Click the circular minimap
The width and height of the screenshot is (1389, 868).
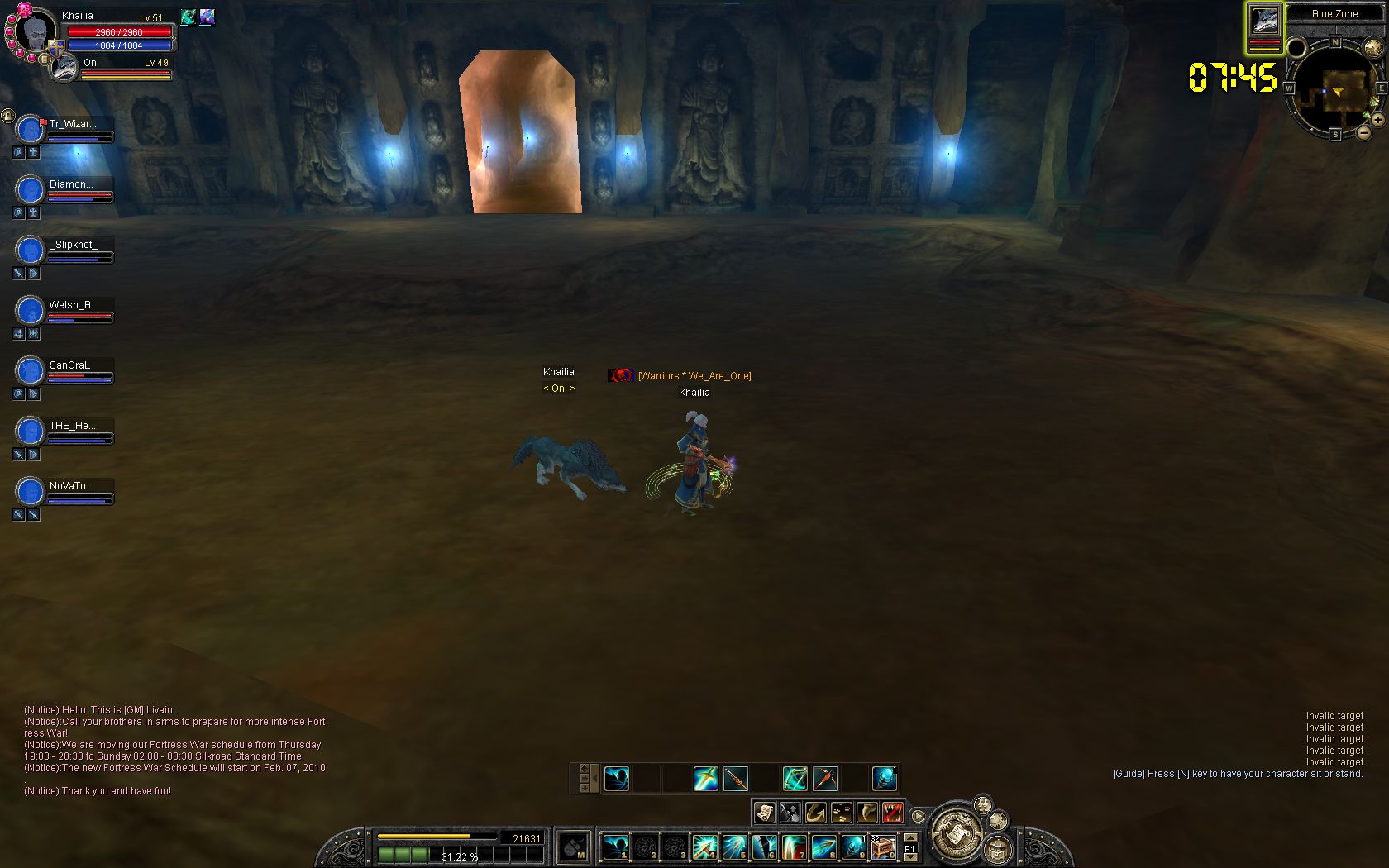pyautogui.click(x=1334, y=89)
